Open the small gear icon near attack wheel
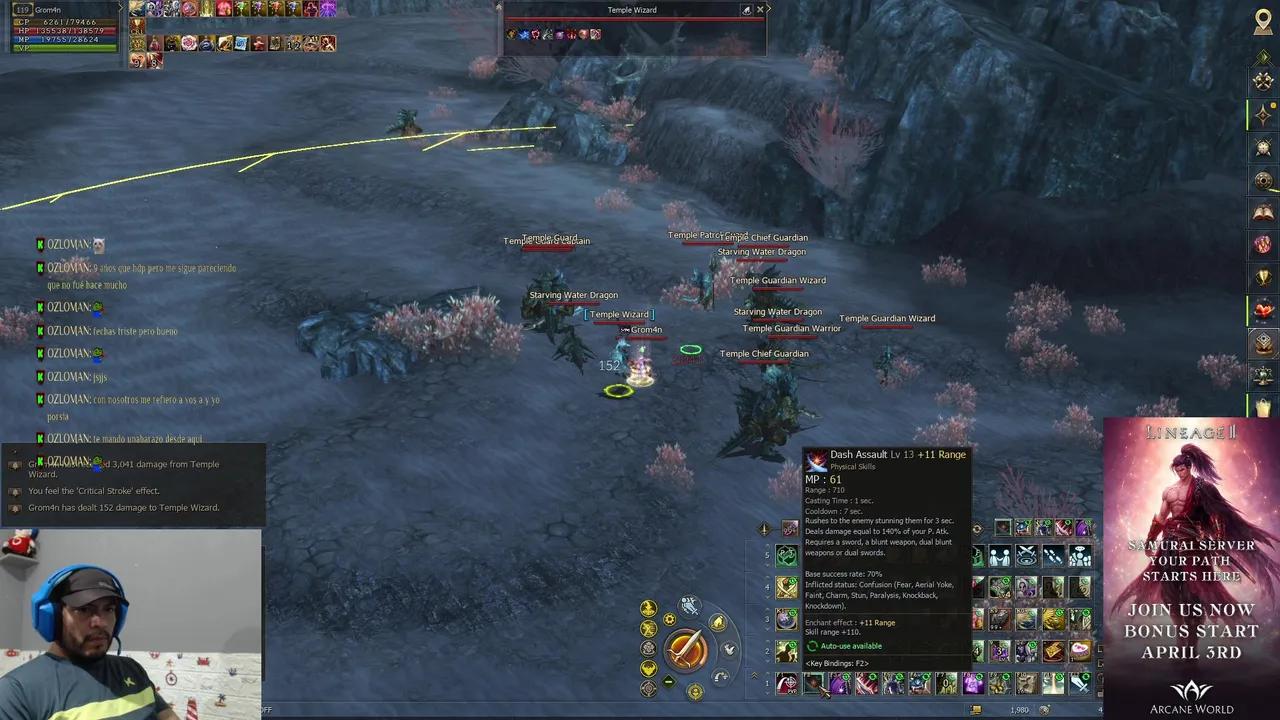1280x720 pixels. (670, 620)
